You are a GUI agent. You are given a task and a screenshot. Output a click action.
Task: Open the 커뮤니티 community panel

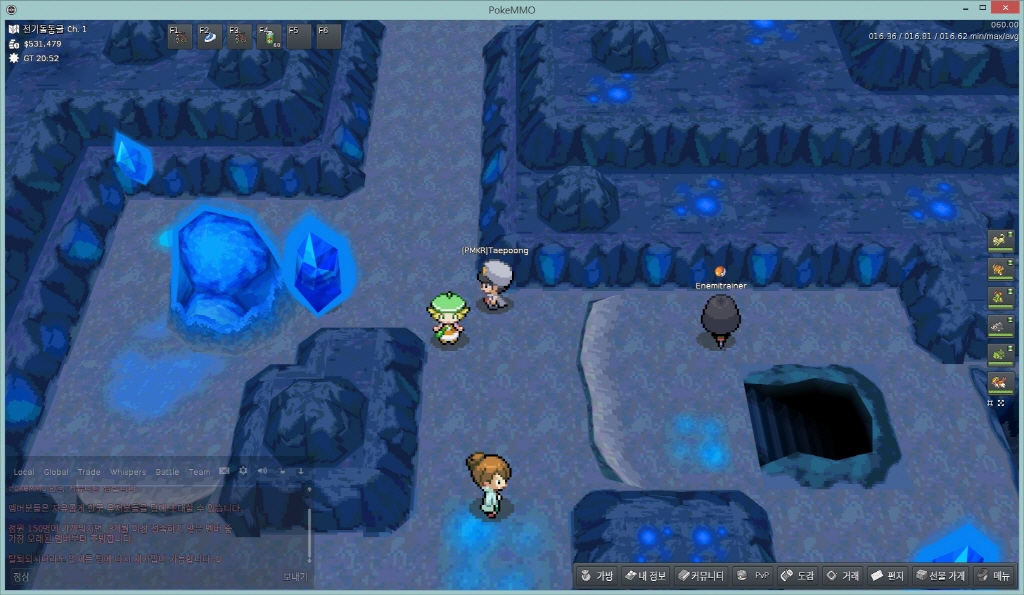click(700, 576)
